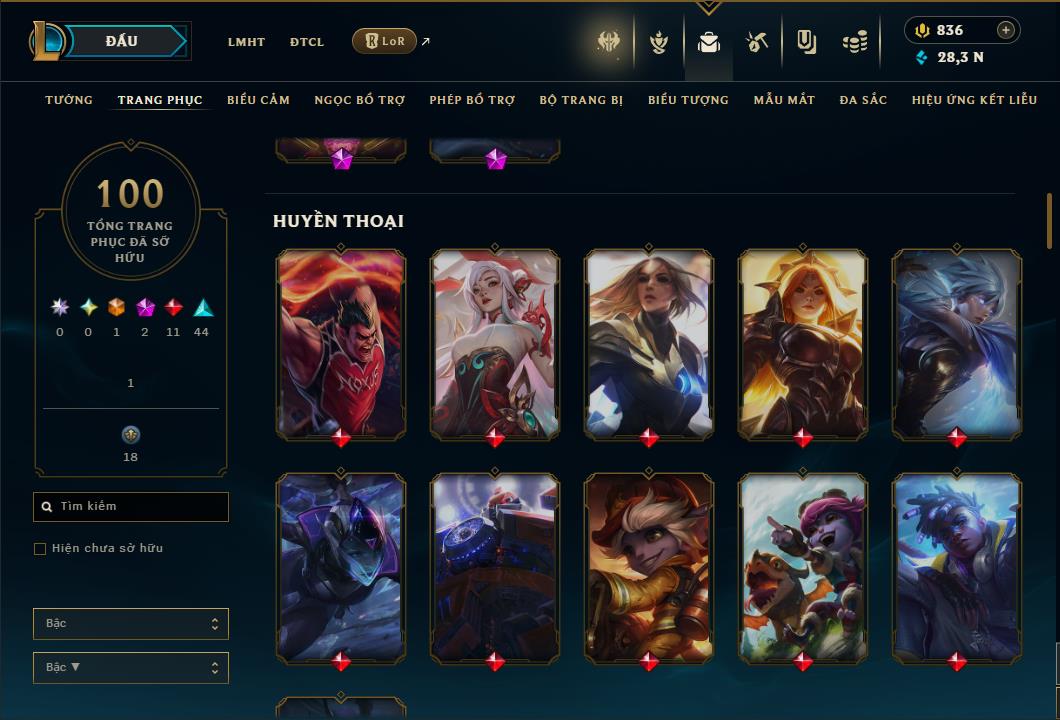
Task: Add currency with the plus button
Action: pos(1006,30)
